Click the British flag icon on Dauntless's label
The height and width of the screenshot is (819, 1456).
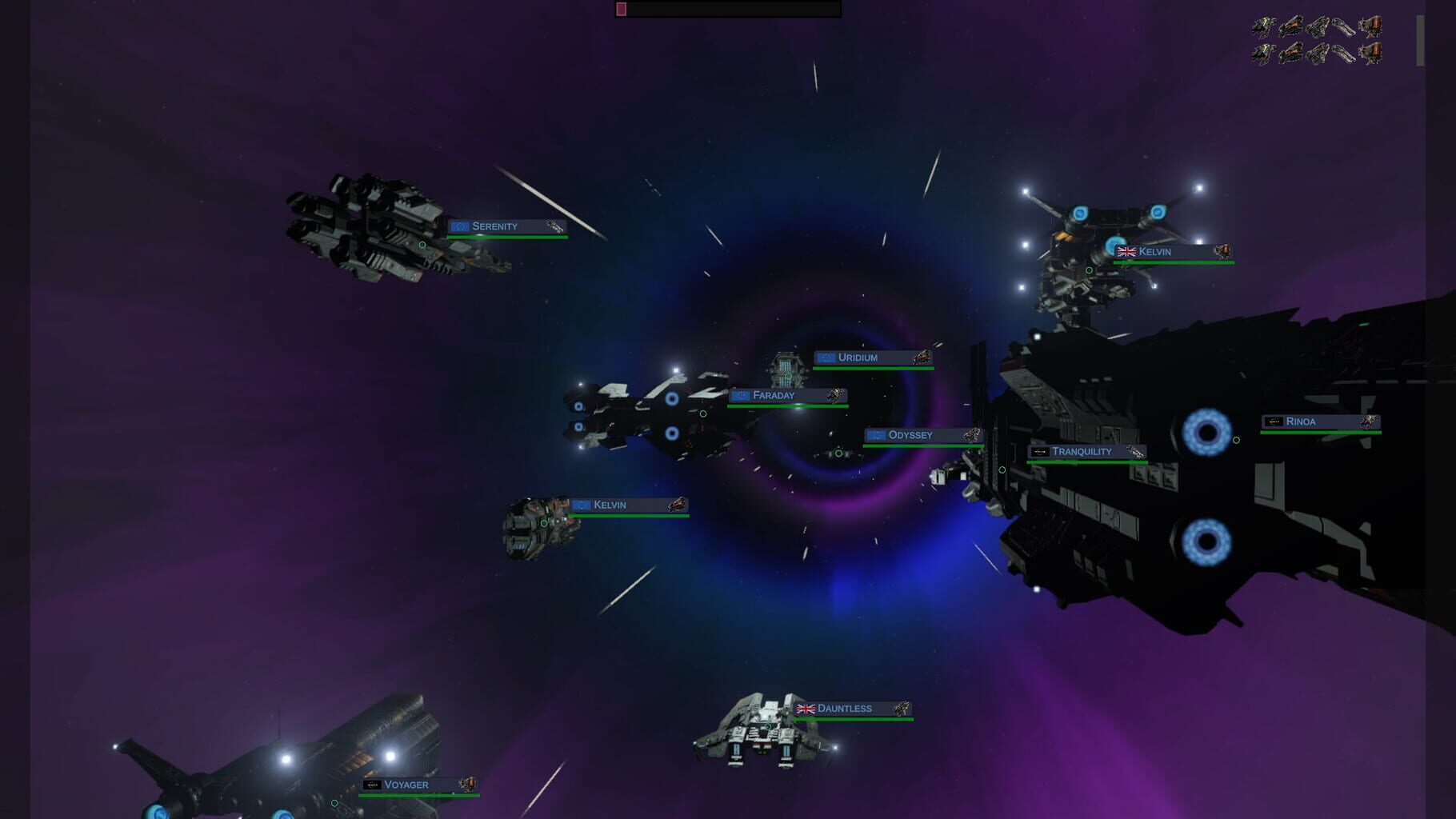806,707
